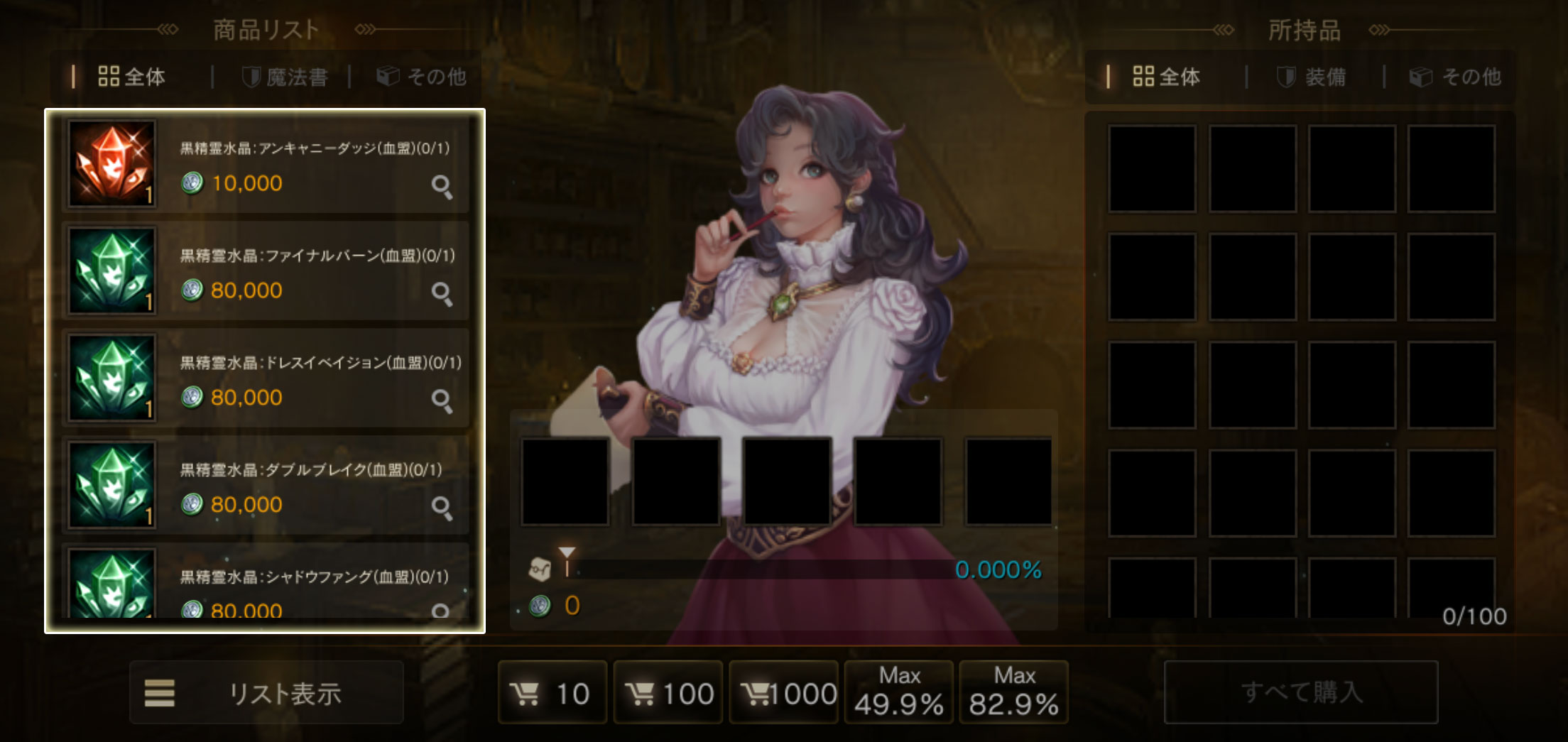Inspect アンキャニーダッジ with its magnifier icon
Viewport: 1568px width, 742px height.
click(x=442, y=187)
